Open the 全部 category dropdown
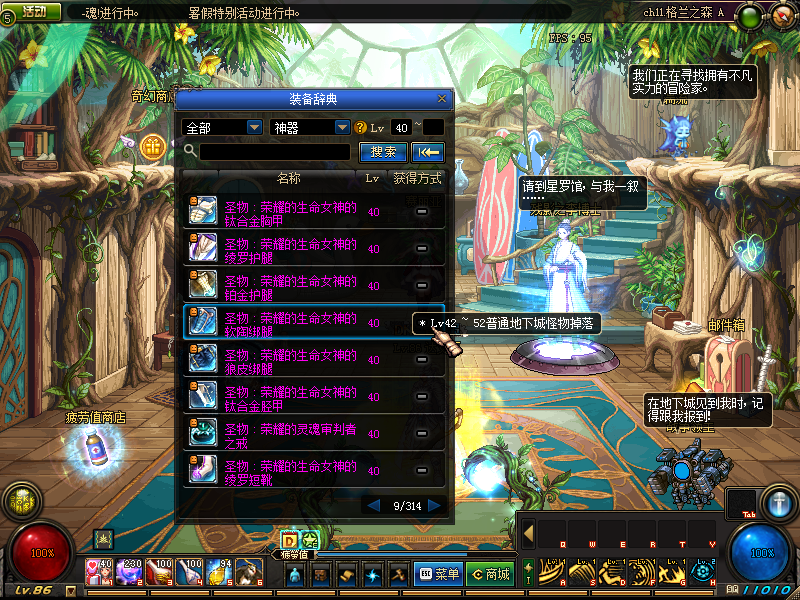 coord(223,128)
